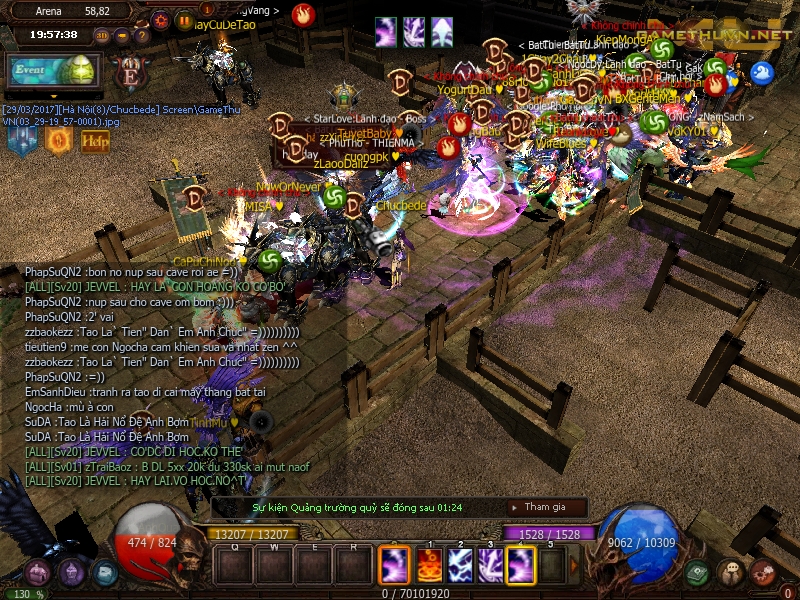Activate the purple lightning skill in slot 3

pyautogui.click(x=490, y=567)
